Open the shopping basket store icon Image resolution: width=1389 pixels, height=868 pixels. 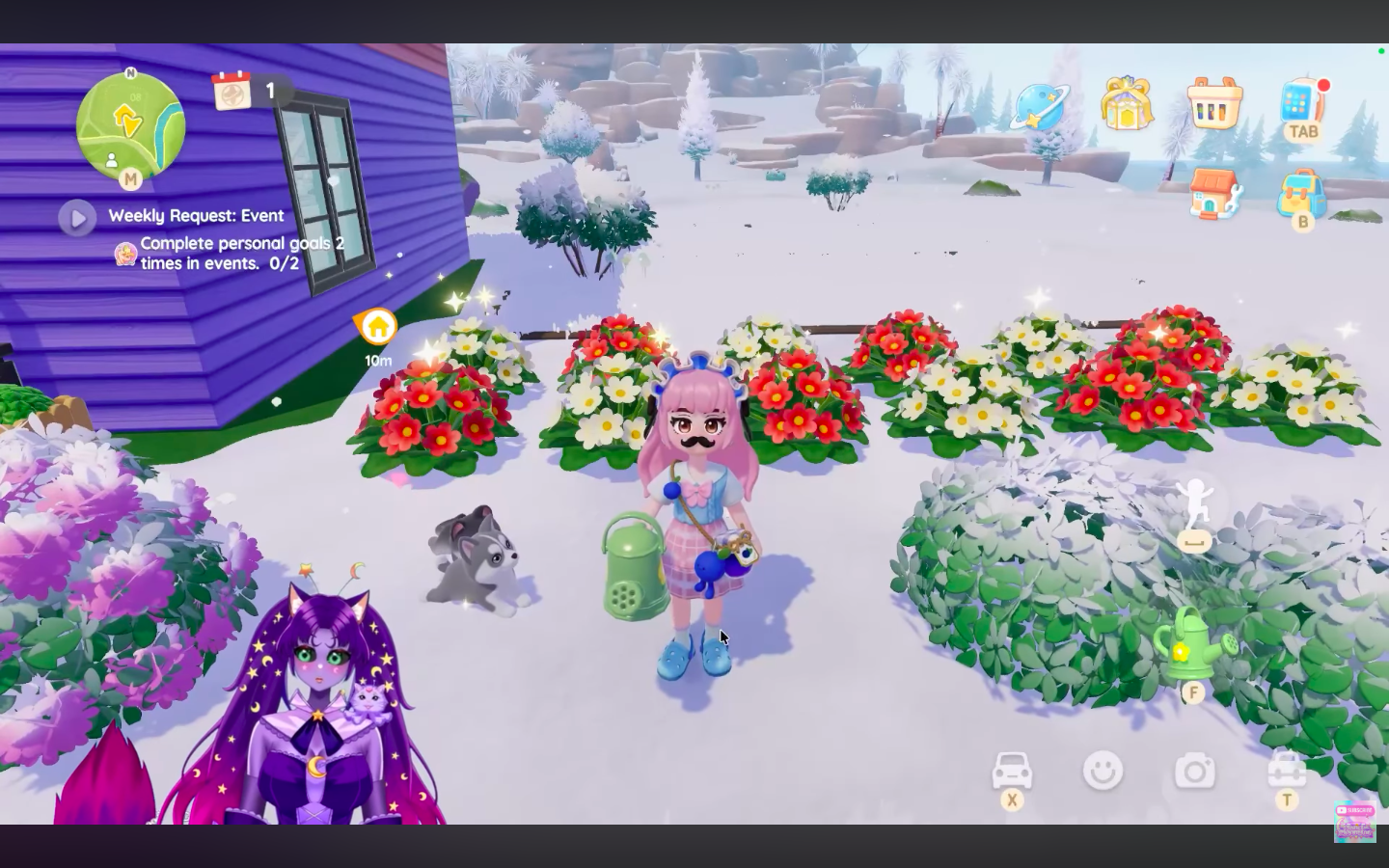(1213, 100)
